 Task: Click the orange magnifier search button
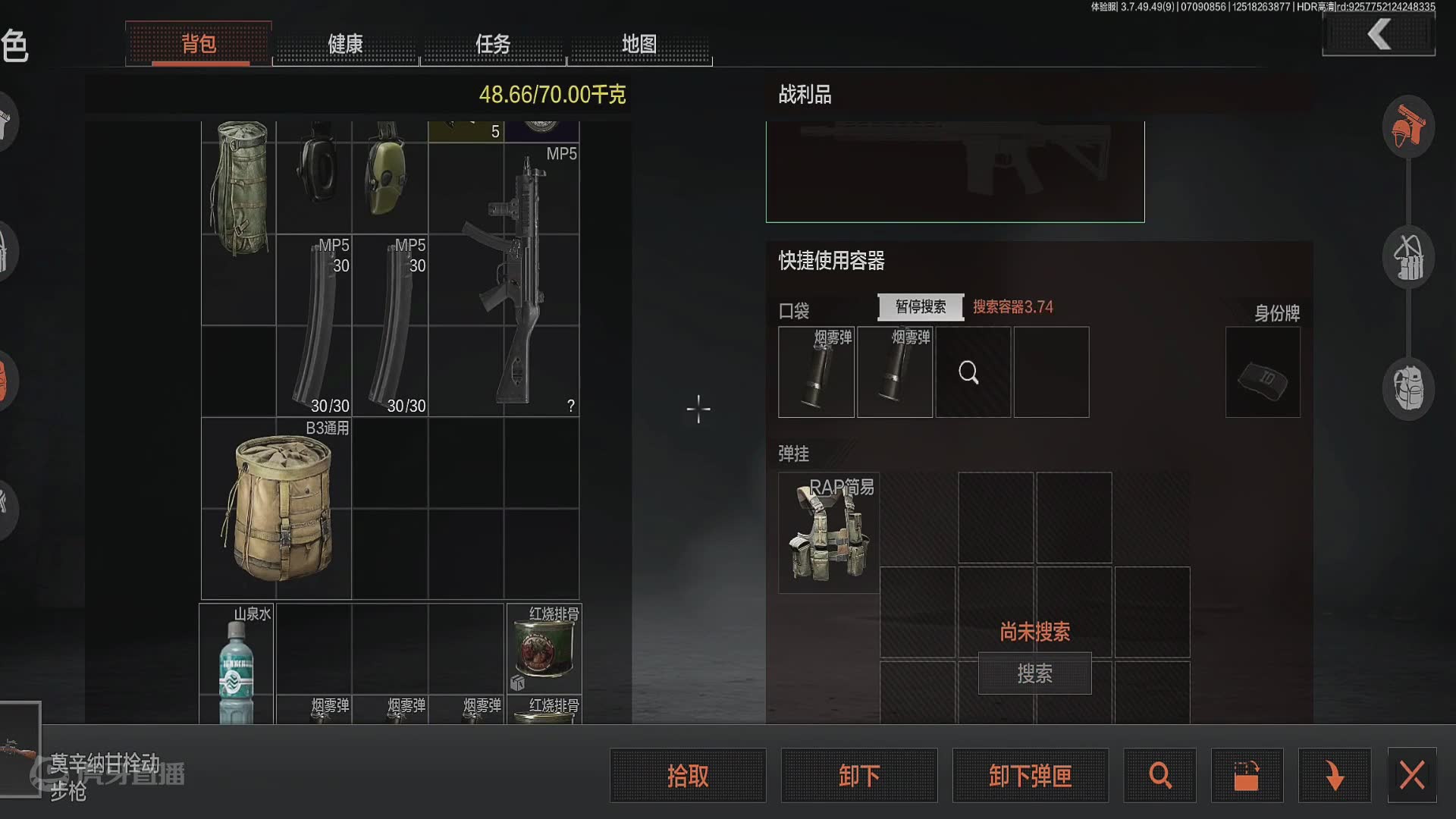coord(1159,776)
